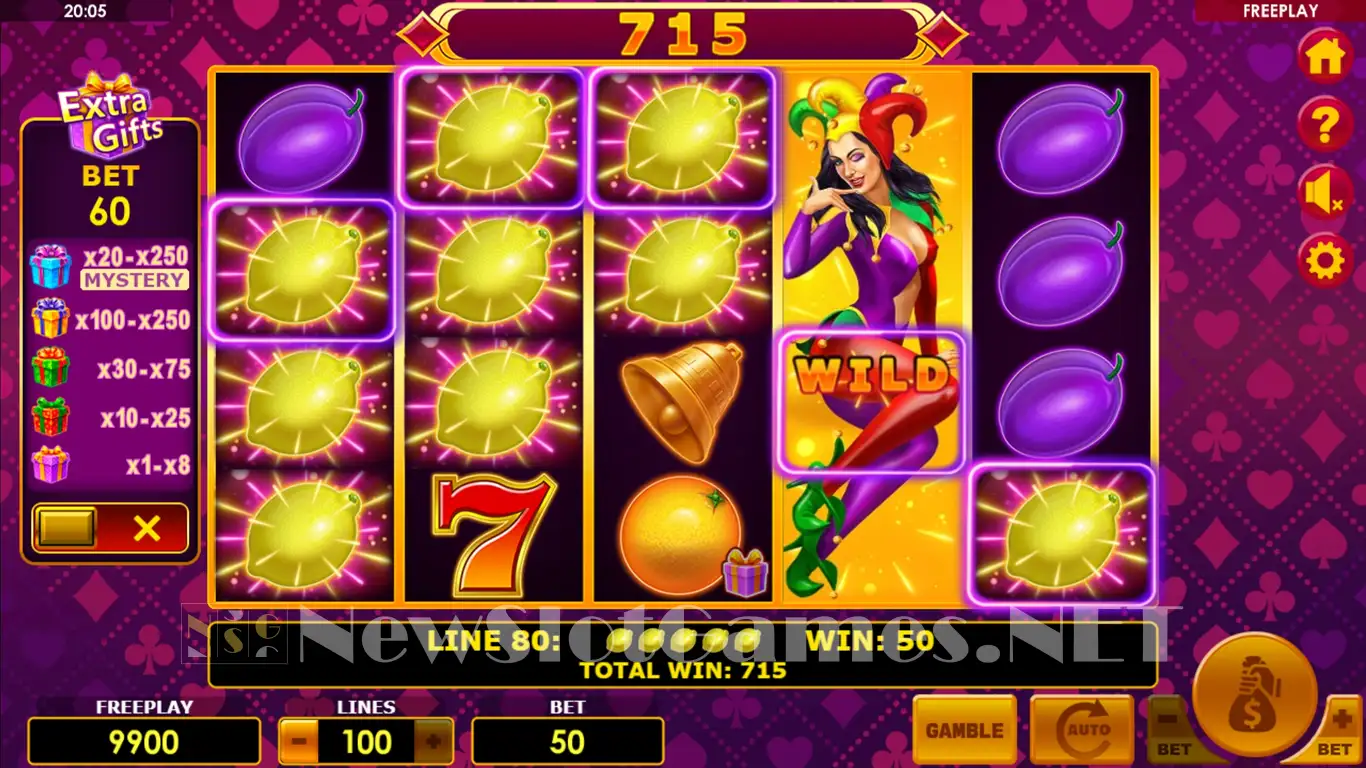
Task: Increase the number of lines
Action: click(x=433, y=742)
